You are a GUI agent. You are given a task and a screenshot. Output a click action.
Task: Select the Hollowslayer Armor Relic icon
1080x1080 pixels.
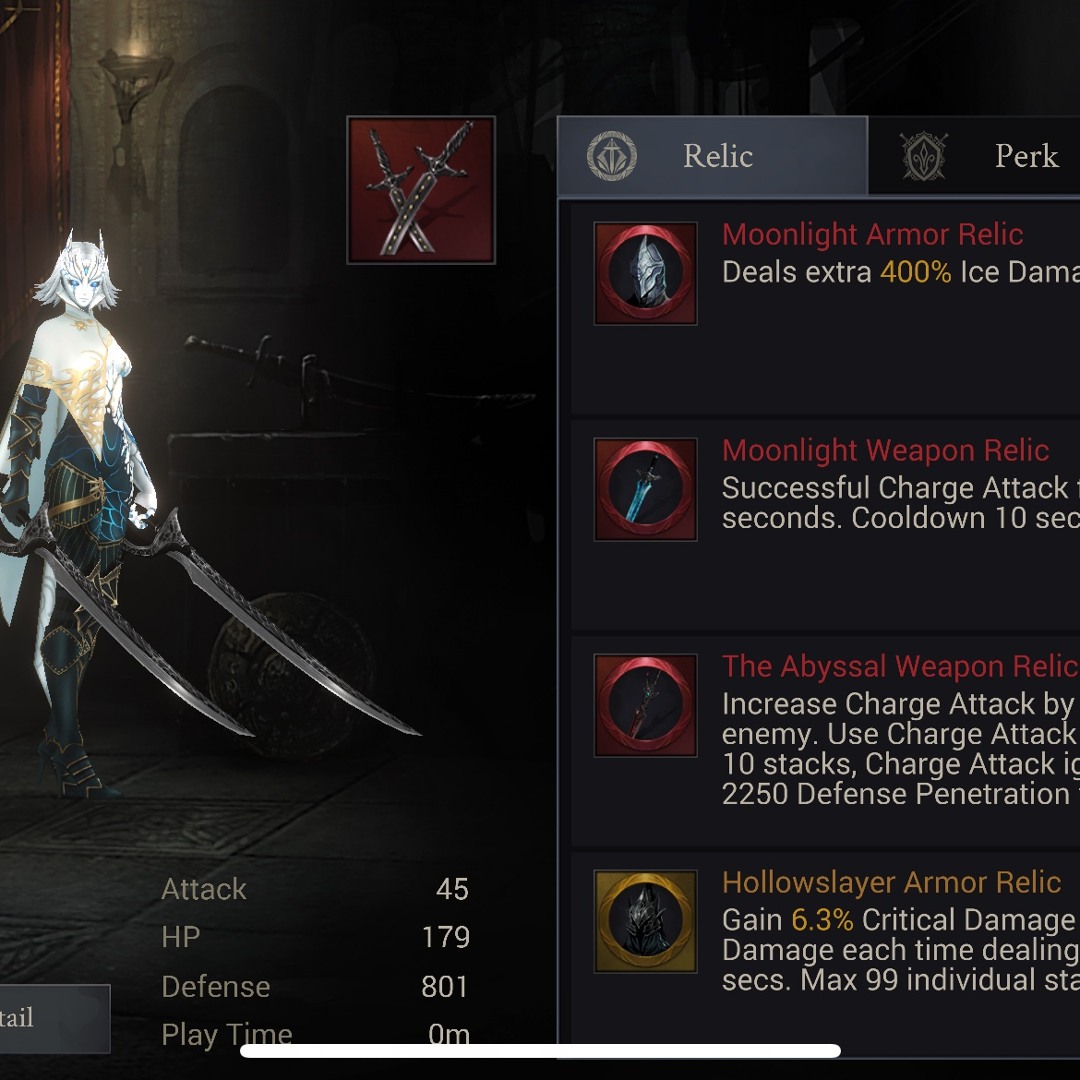(x=645, y=921)
